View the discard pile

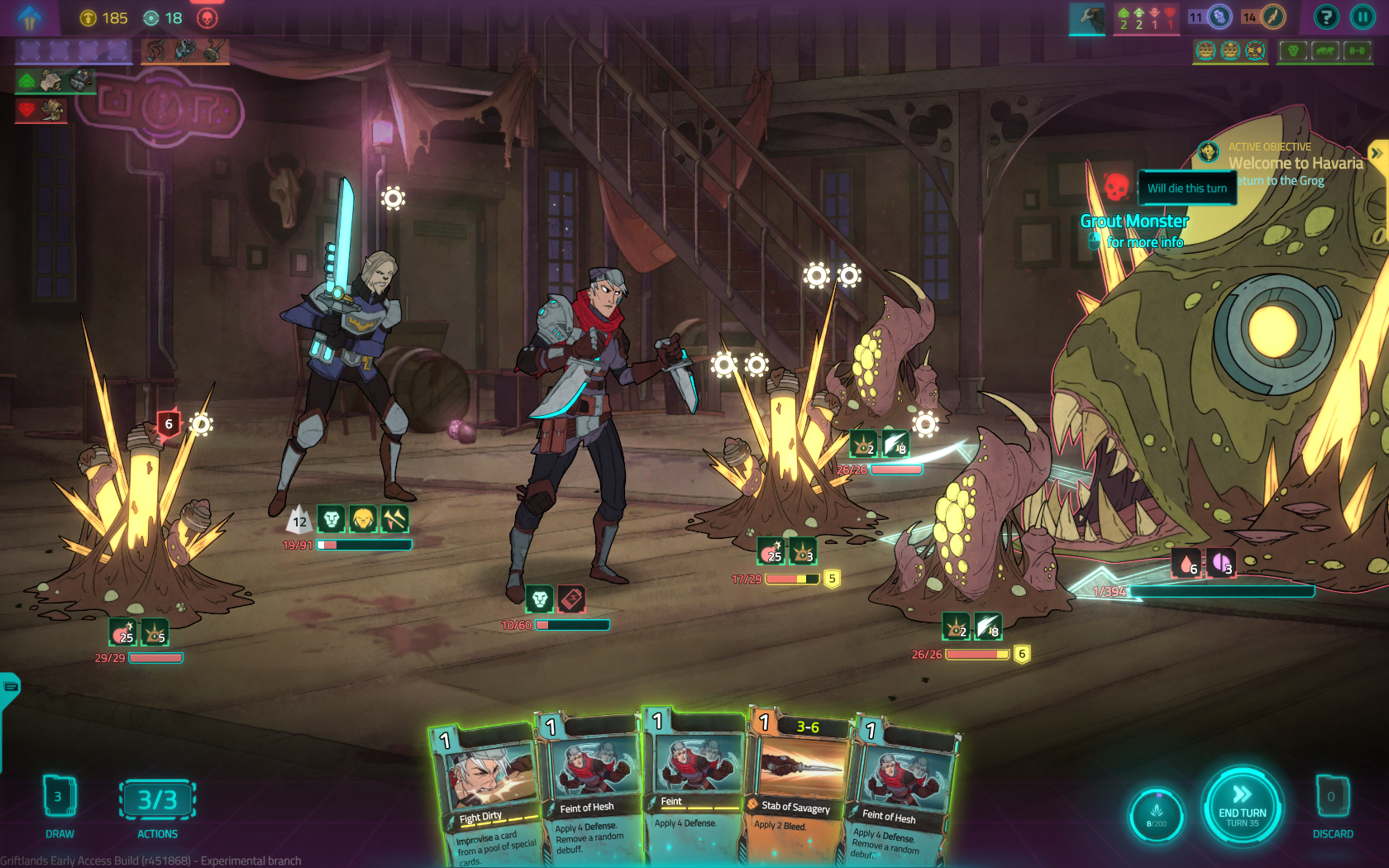[1332, 799]
